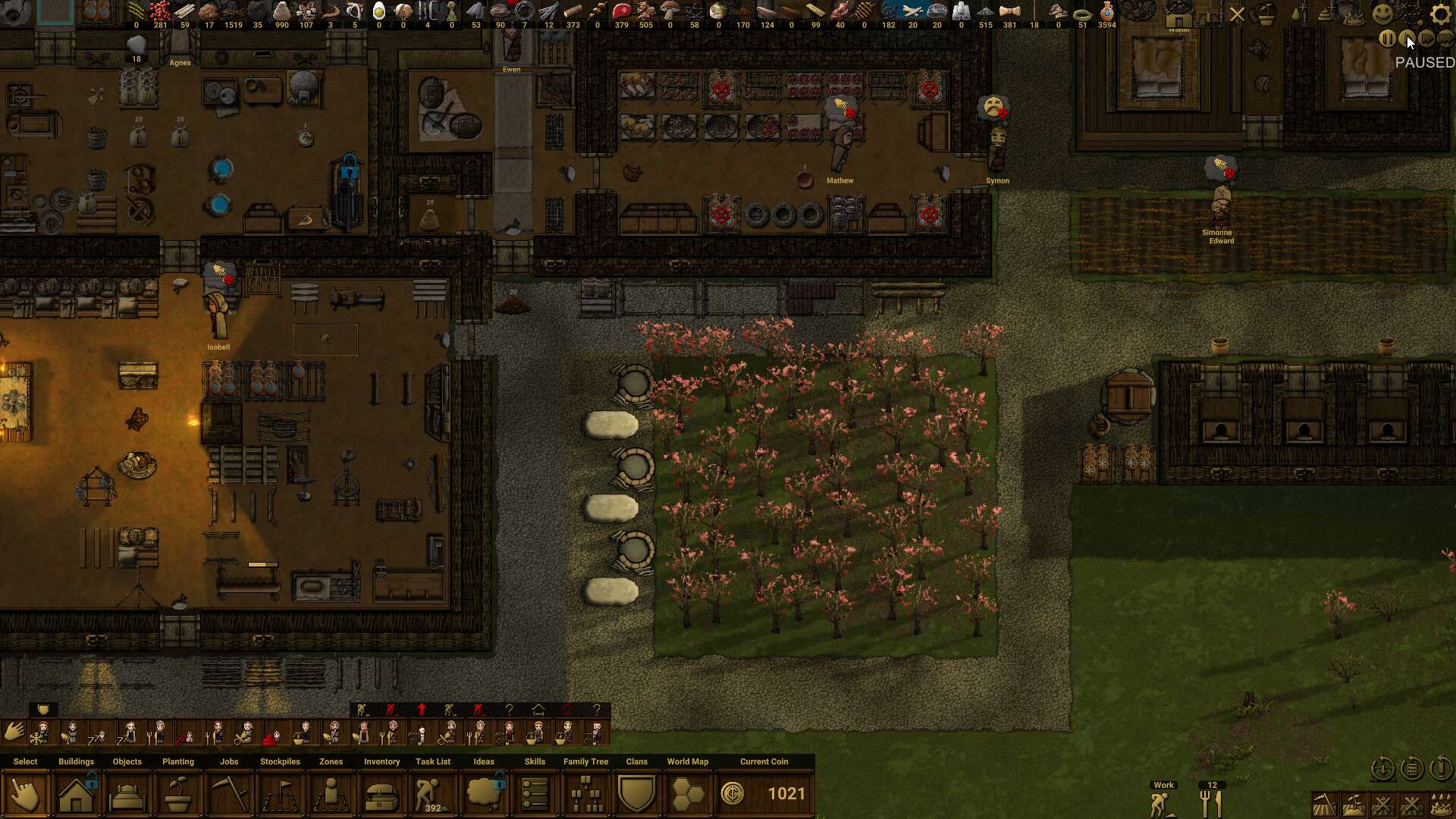Viewport: 1456px width, 819px height.
Task: Open the Inventory chest
Action: (x=381, y=794)
